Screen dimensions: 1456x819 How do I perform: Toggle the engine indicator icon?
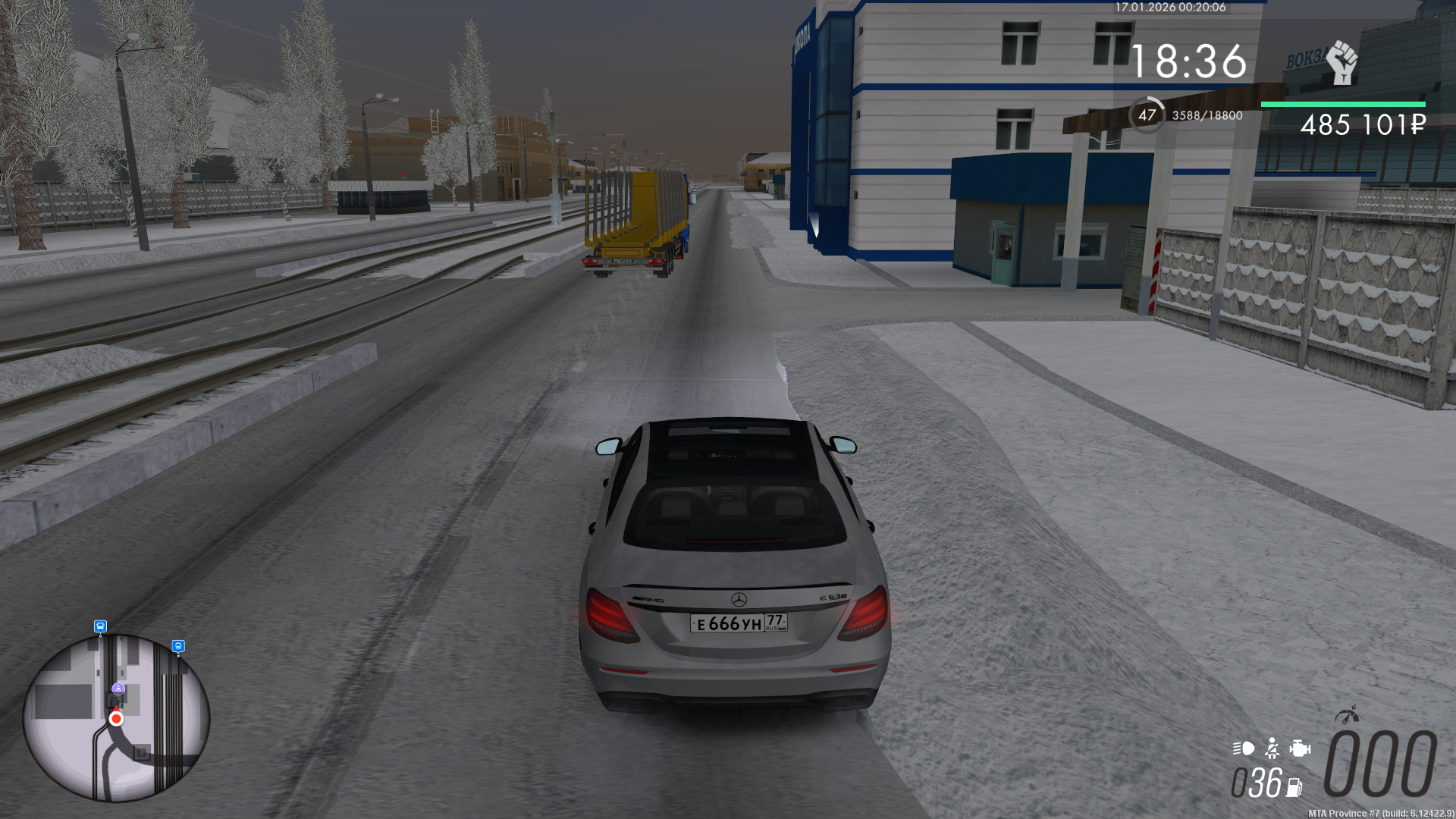(x=1300, y=749)
